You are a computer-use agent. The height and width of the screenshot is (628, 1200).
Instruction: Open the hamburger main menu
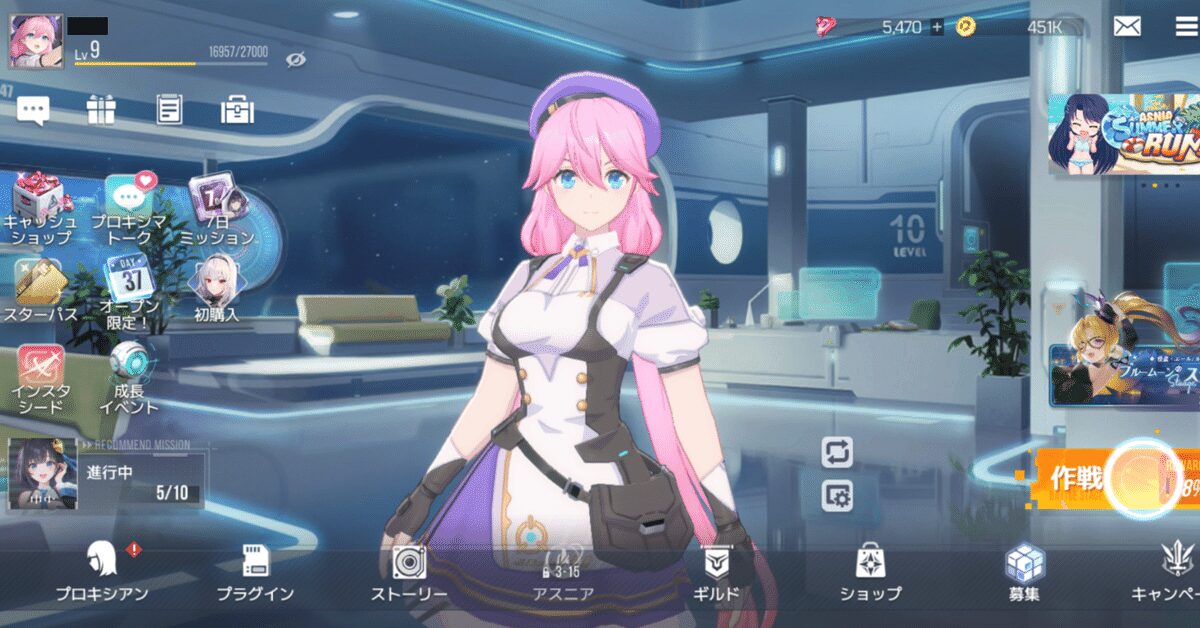[1186, 27]
